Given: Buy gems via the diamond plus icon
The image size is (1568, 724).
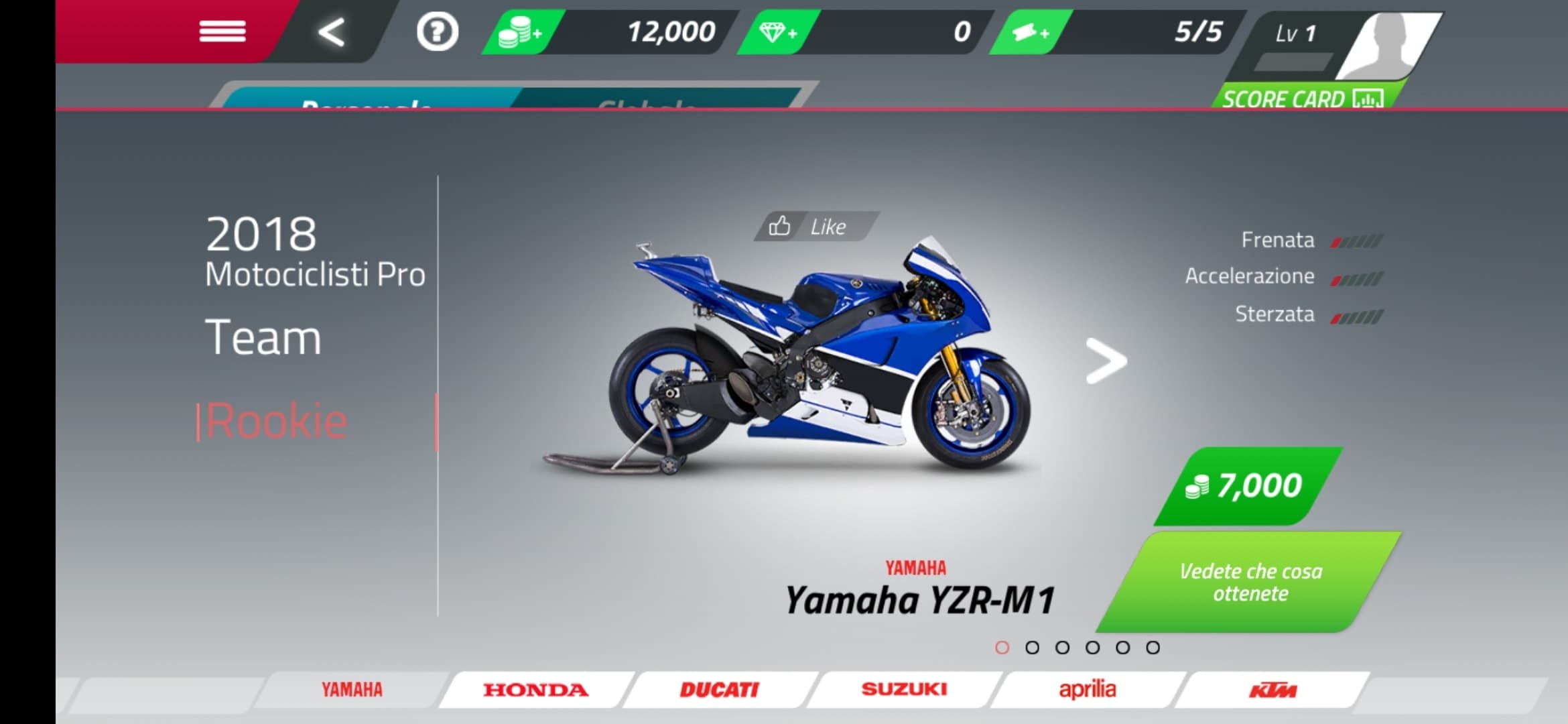Looking at the screenshot, I should pyautogui.click(x=777, y=29).
